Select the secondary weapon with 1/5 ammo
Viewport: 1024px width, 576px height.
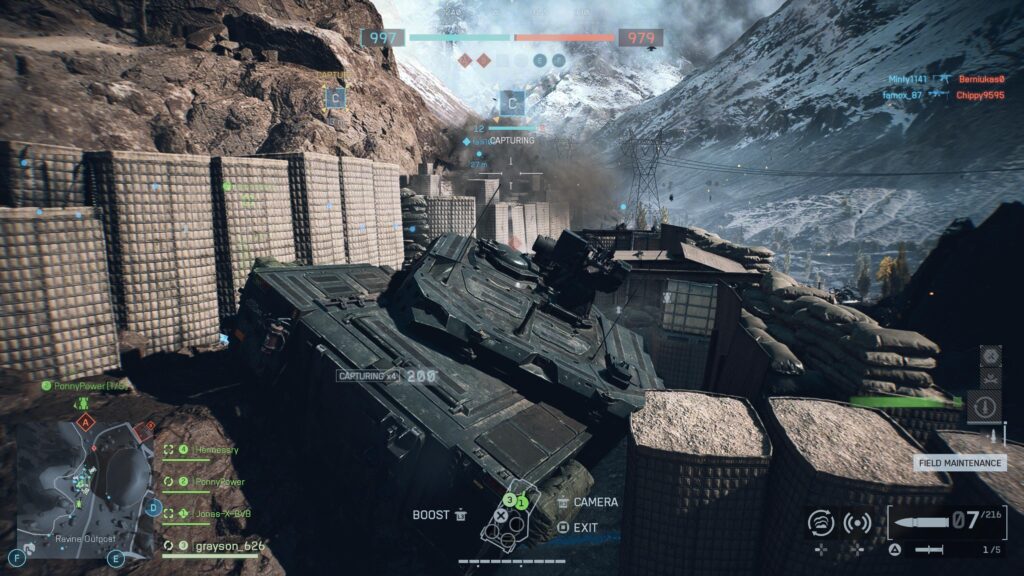click(930, 550)
